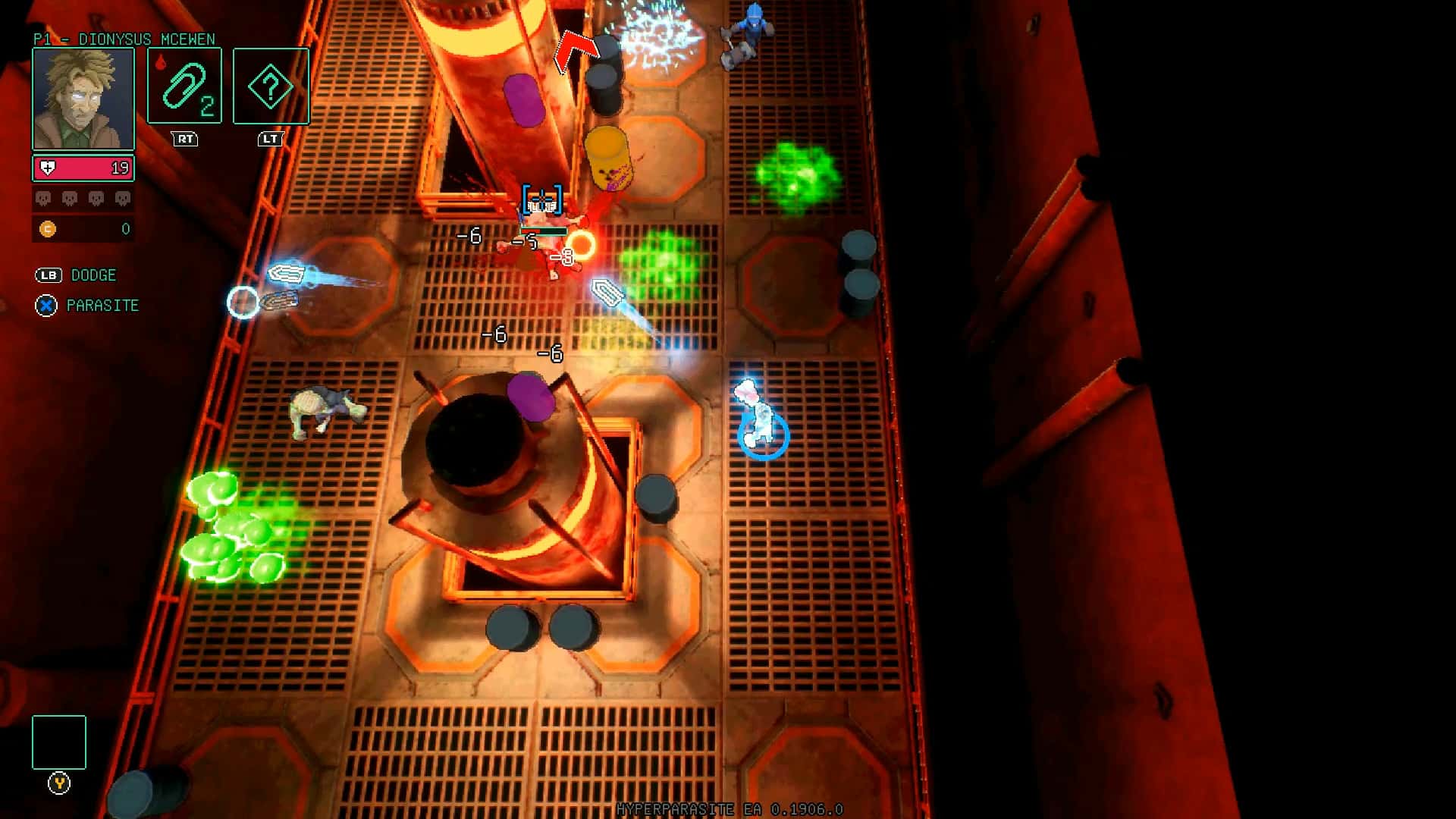This screenshot has width=1456, height=819.
Task: Click the RT label under the paperclip slot
Action: [x=184, y=139]
